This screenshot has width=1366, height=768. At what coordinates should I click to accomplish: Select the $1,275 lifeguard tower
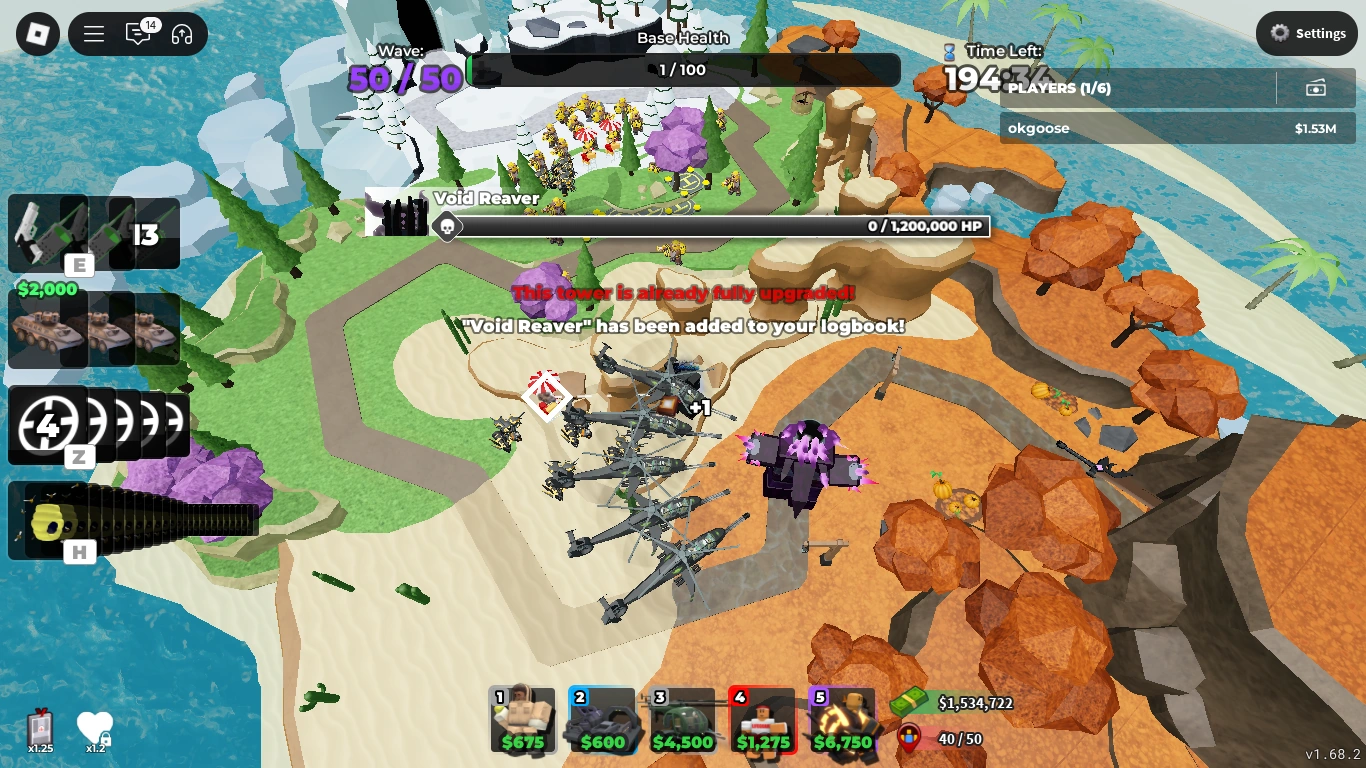764,721
